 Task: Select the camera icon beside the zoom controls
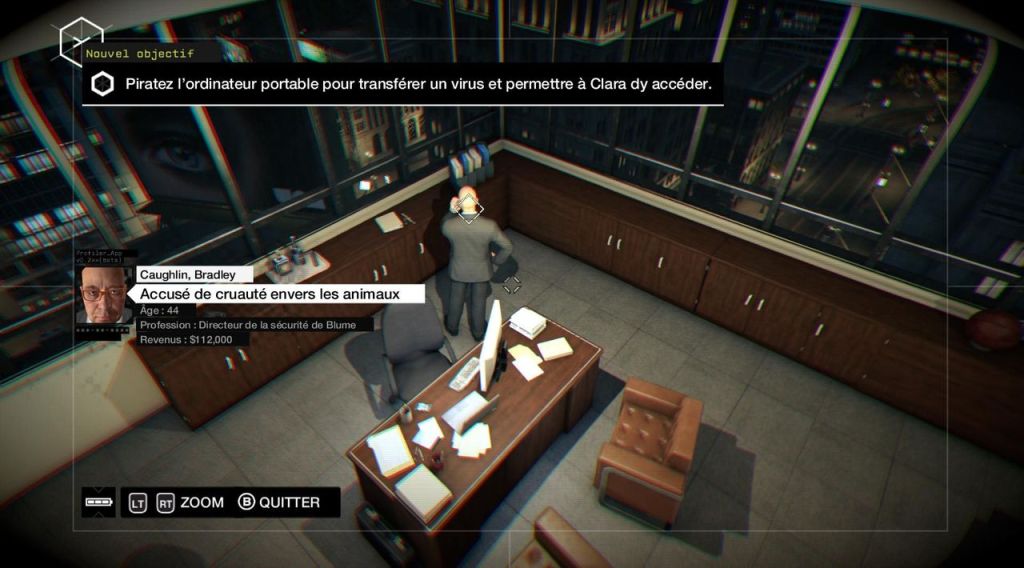(98, 502)
